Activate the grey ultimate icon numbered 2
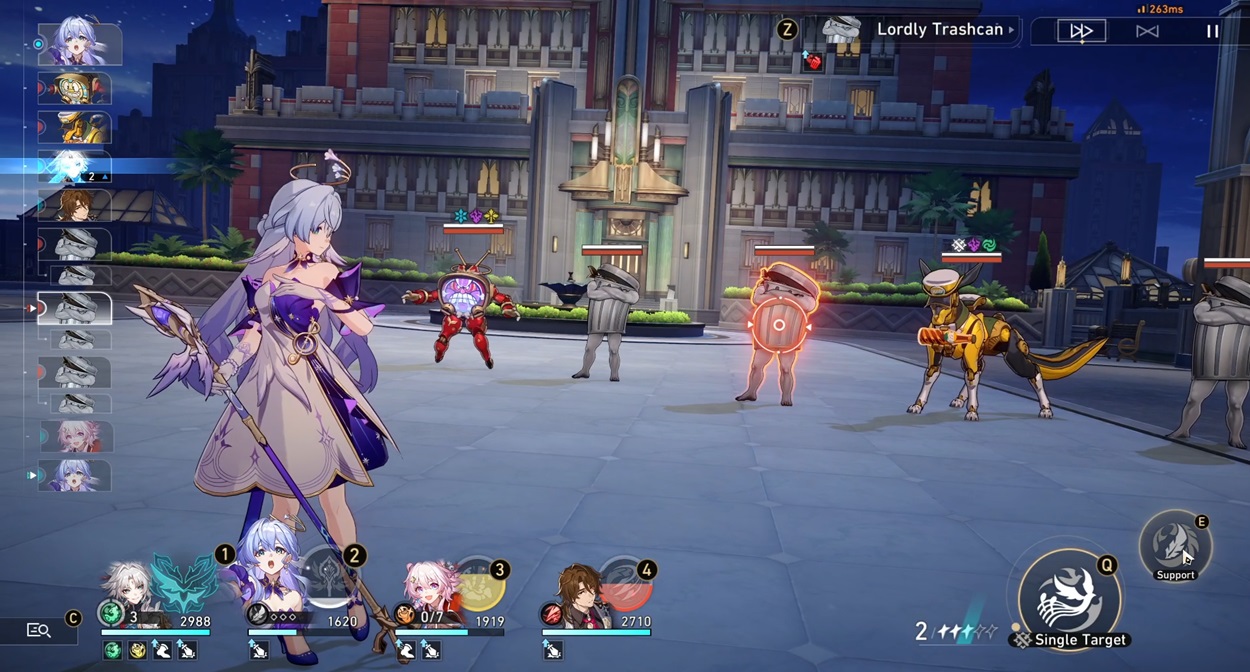This screenshot has width=1250, height=672. point(328,578)
